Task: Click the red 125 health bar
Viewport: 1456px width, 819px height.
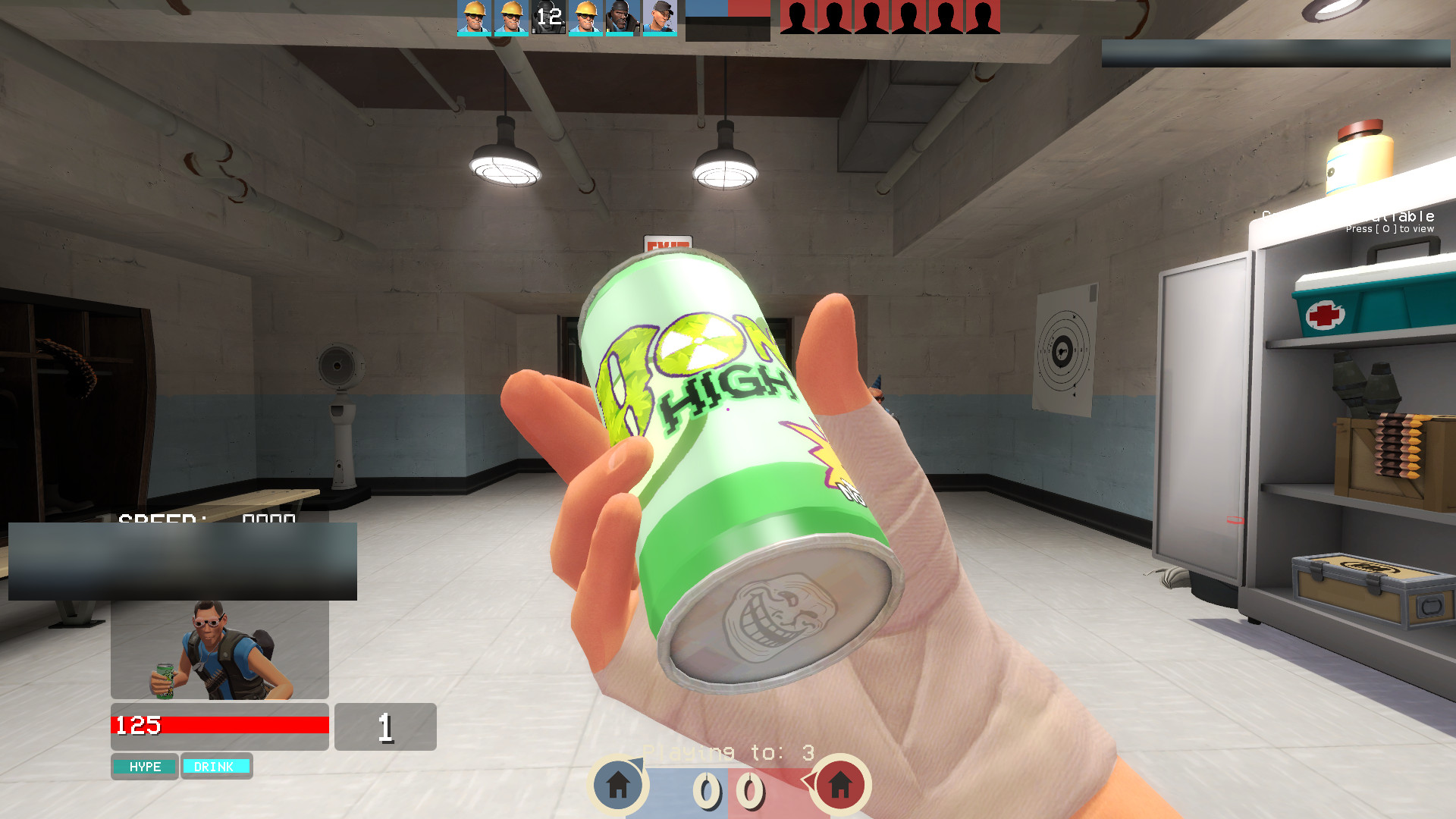Action: coord(220,725)
